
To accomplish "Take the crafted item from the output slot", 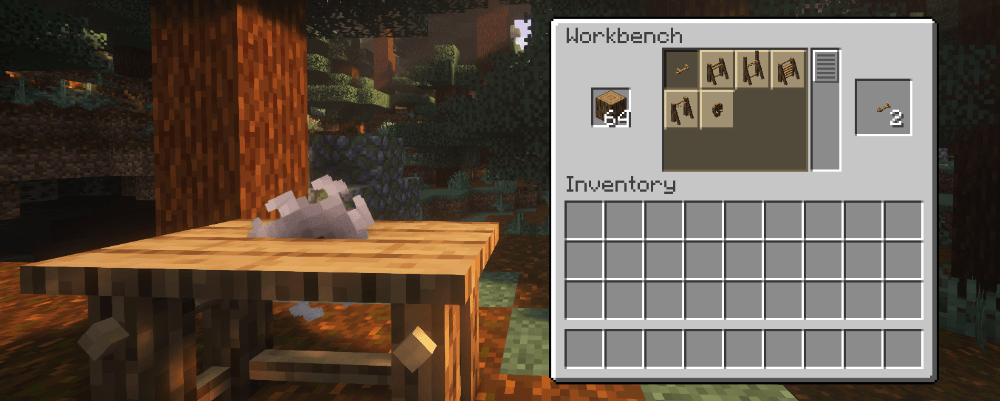I will click(883, 108).
